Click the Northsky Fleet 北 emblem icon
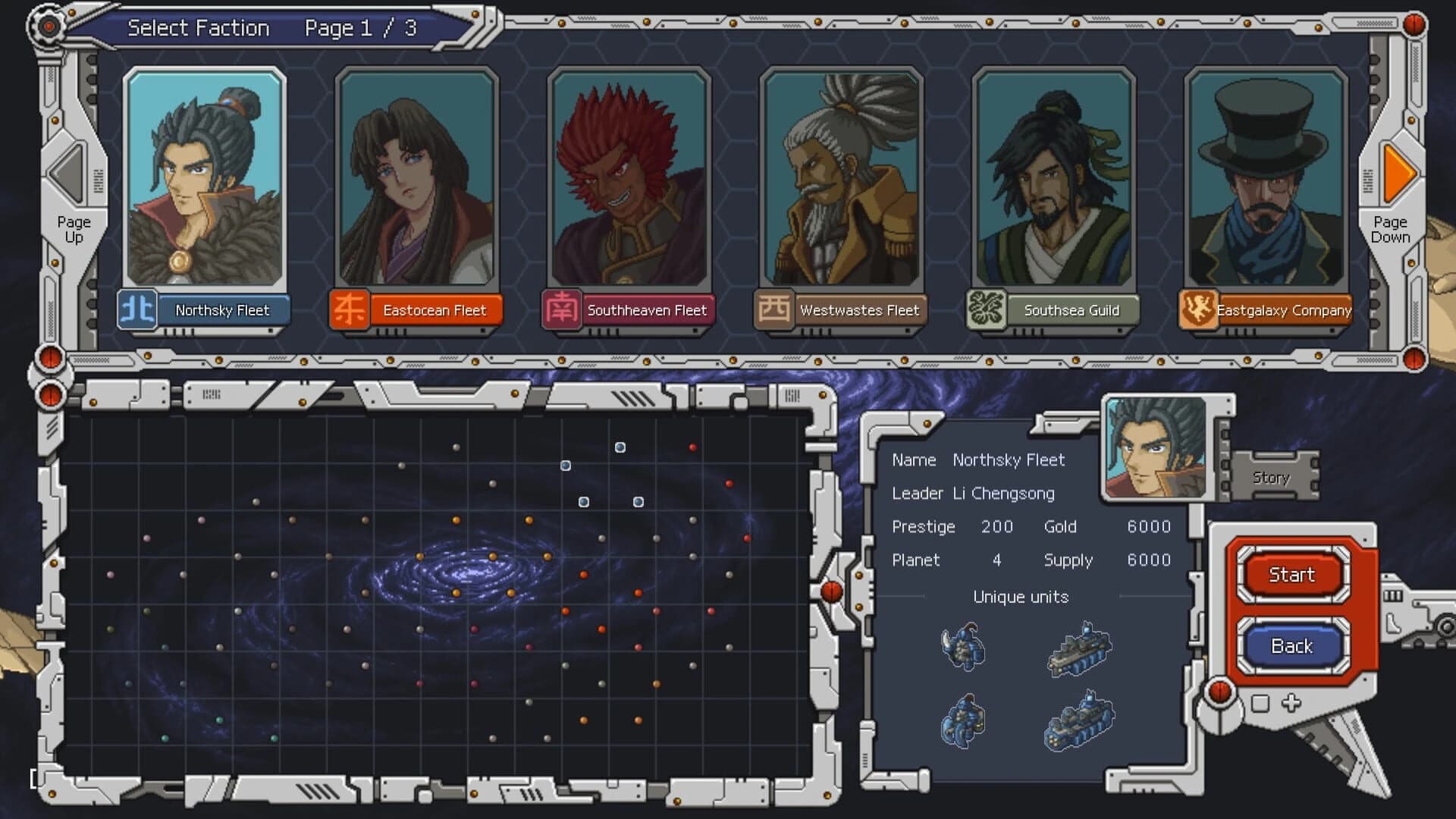The image size is (1456, 819). coord(136,310)
